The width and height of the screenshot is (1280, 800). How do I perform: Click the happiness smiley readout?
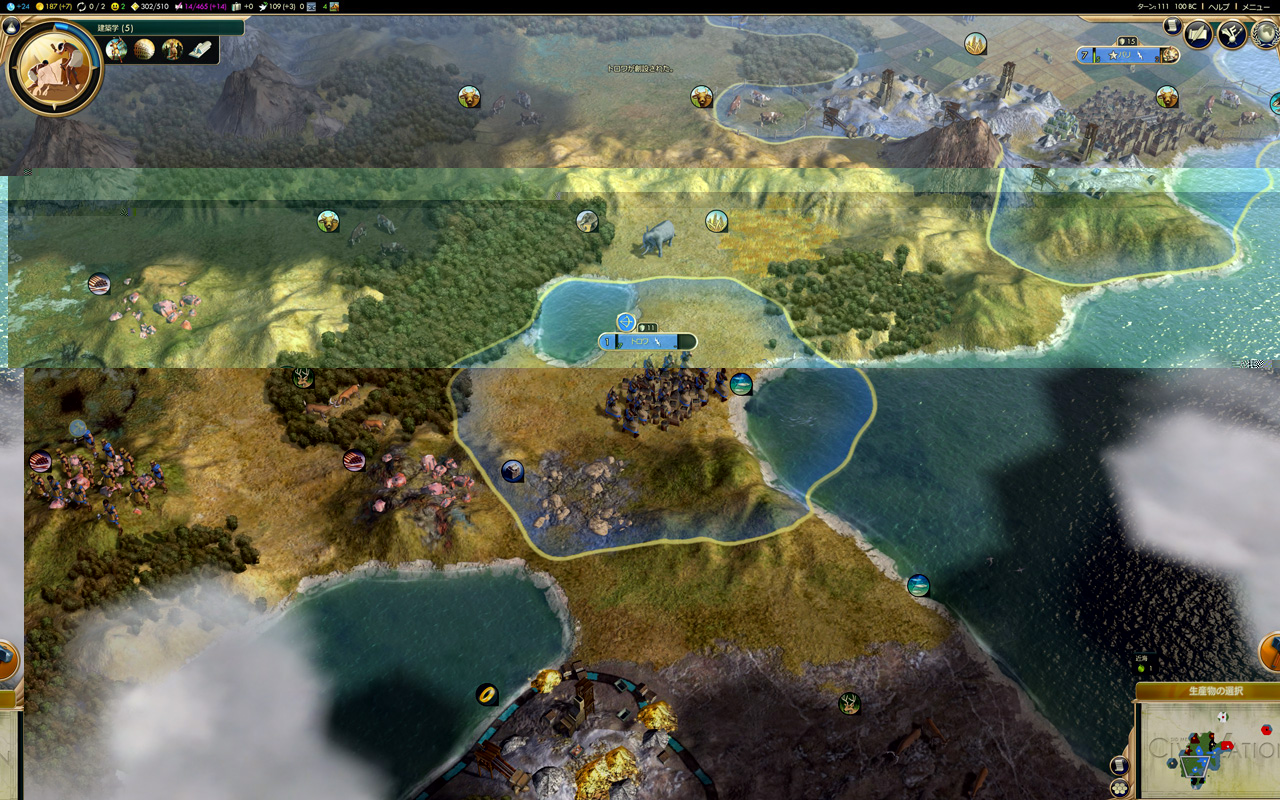tap(118, 6)
